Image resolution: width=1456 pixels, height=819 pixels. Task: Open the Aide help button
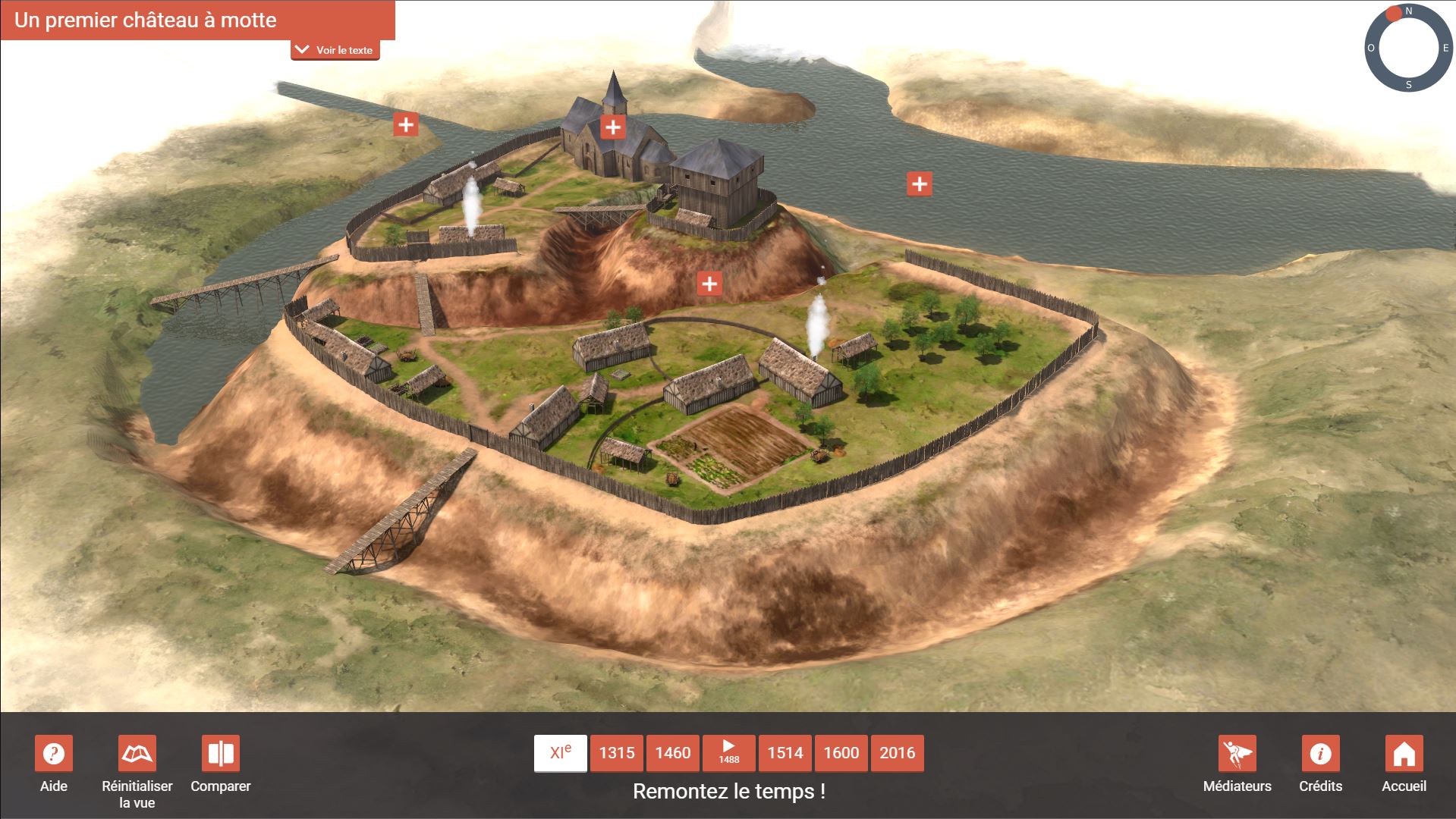[x=54, y=754]
